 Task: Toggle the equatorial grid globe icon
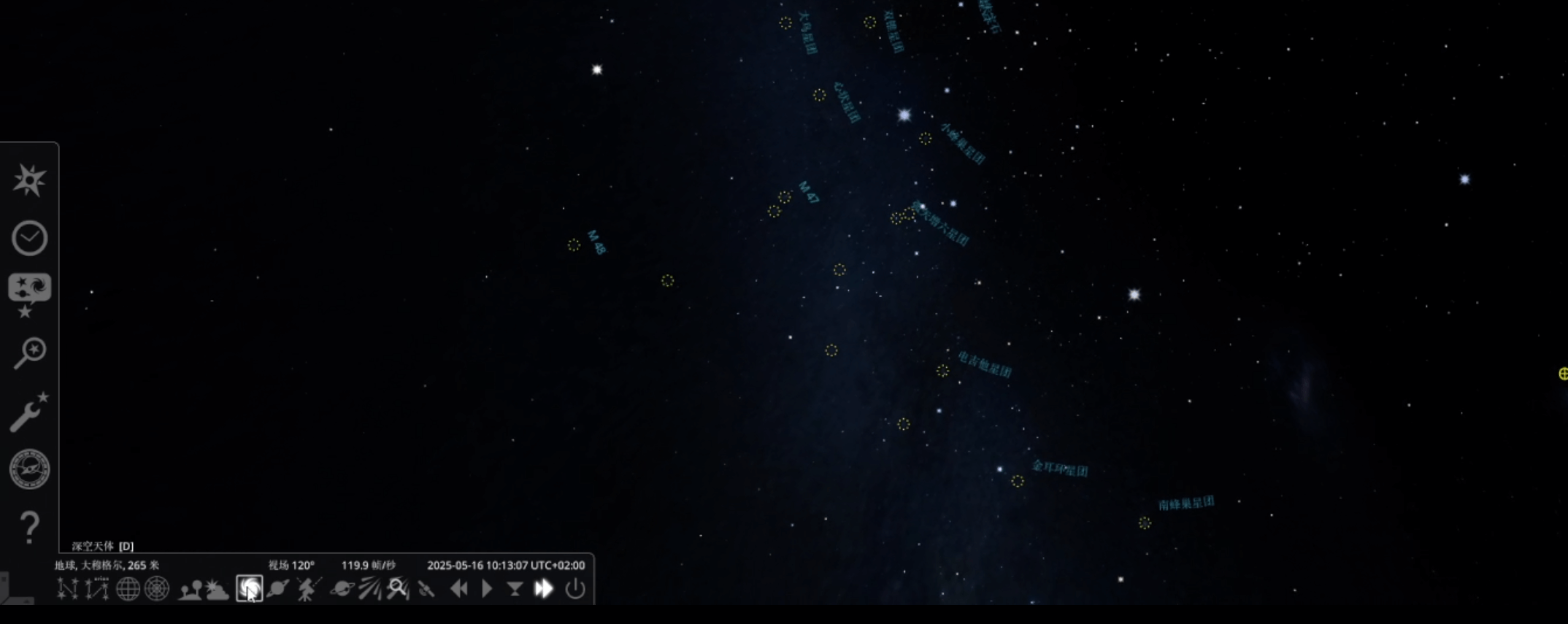click(x=128, y=588)
